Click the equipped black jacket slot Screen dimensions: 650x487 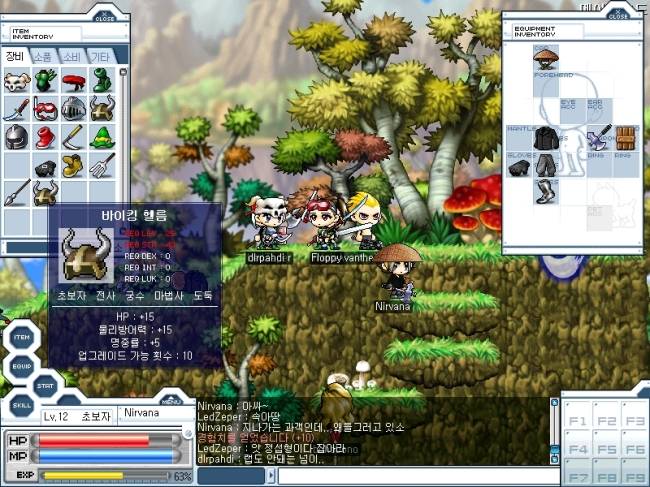547,138
